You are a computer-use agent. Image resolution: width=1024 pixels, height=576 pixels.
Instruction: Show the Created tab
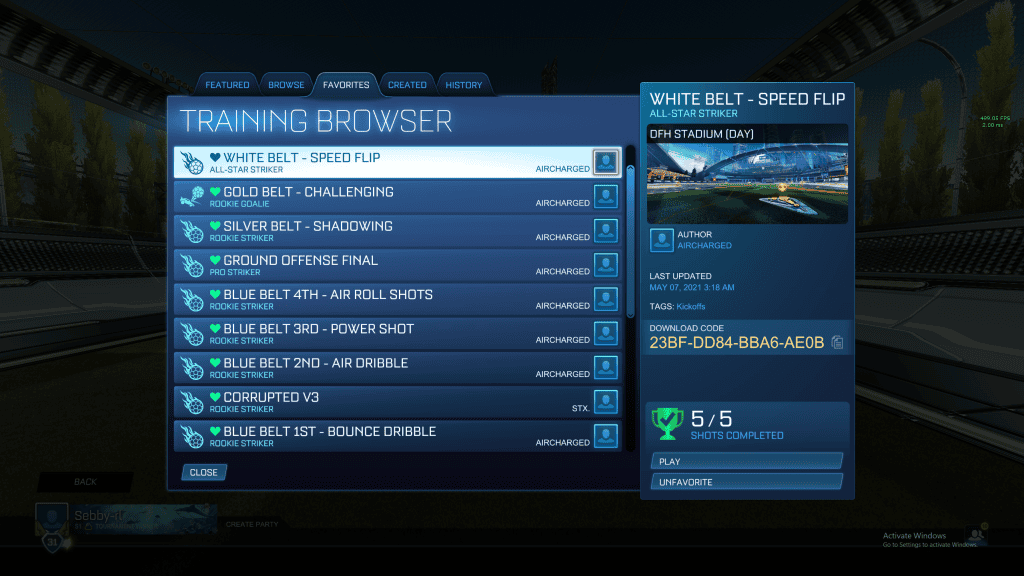coord(407,85)
